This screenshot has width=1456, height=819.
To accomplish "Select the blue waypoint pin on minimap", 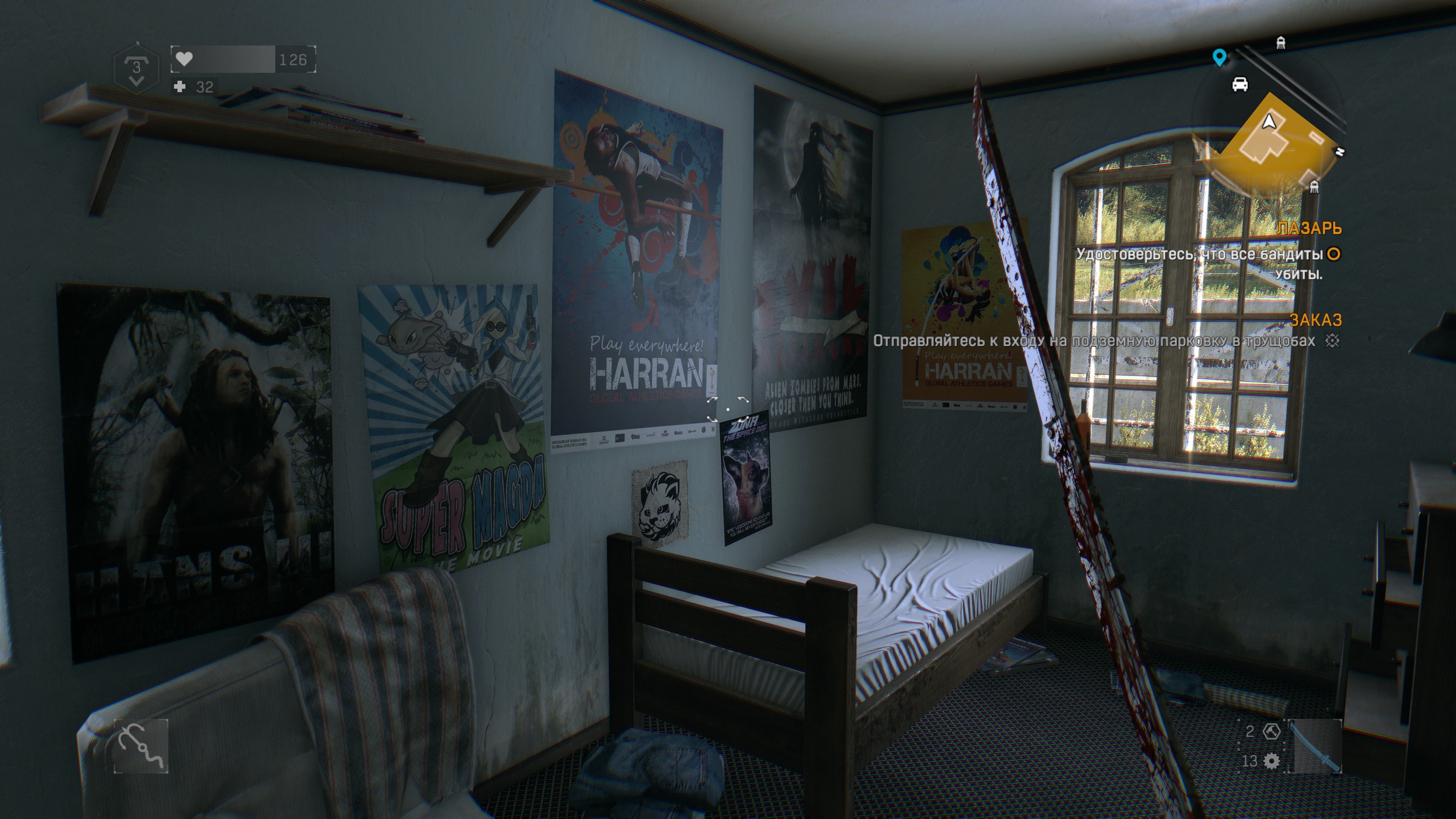I will tap(1220, 57).
